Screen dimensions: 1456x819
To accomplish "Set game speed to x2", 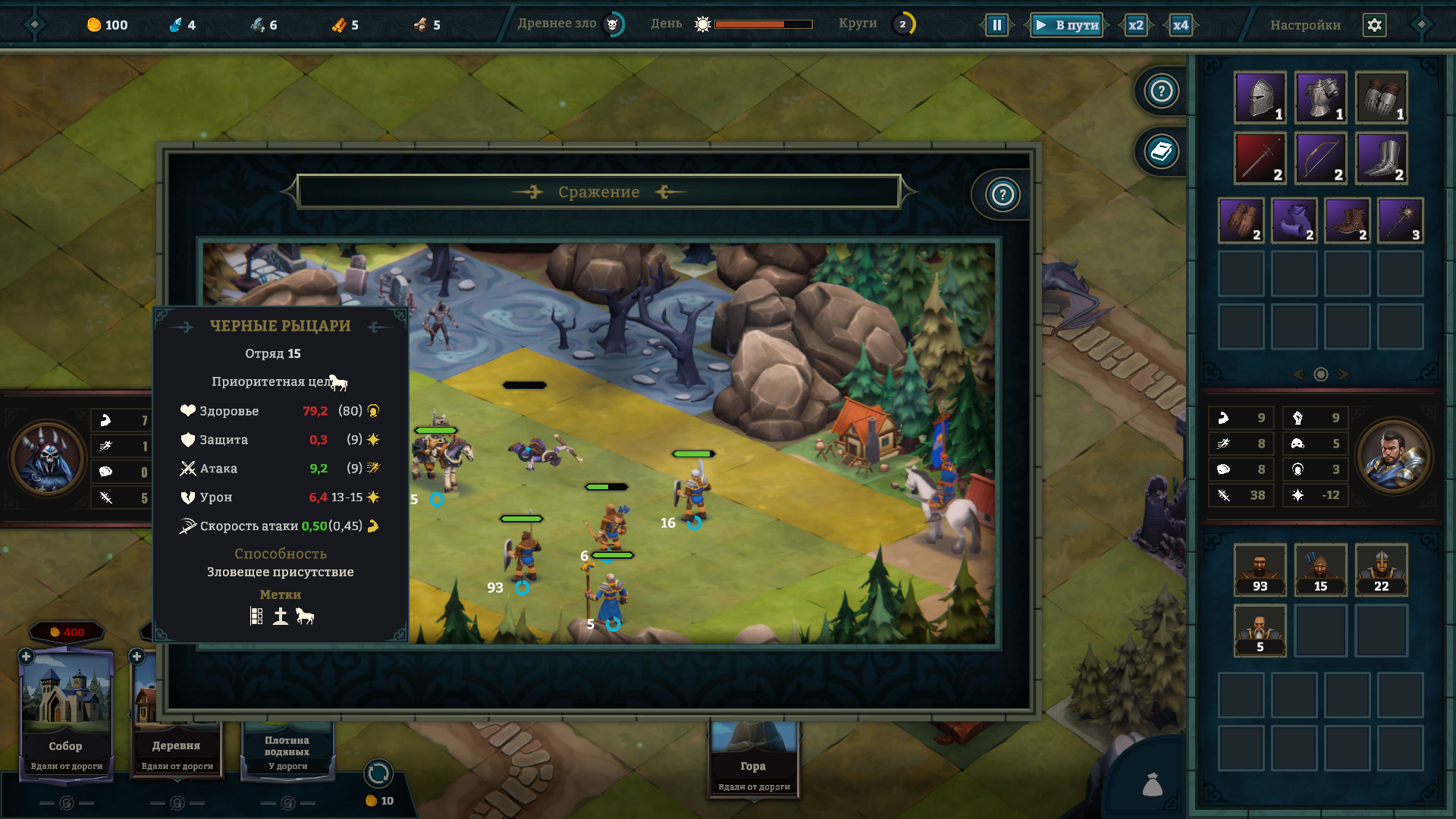I will (x=1135, y=25).
